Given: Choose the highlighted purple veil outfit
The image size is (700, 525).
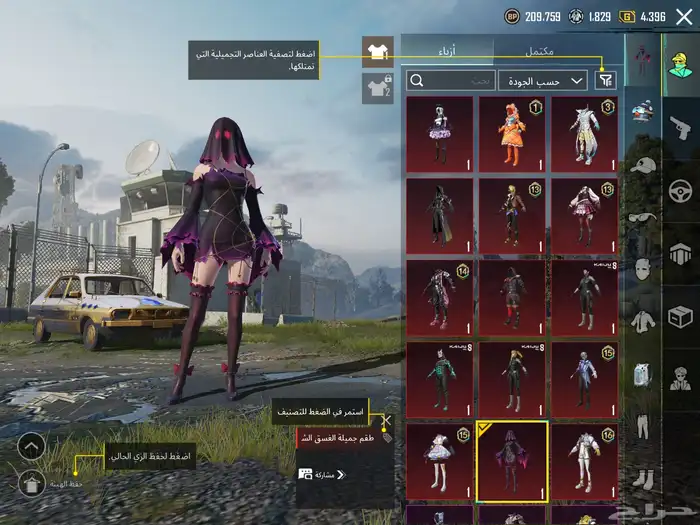Looking at the screenshot, I should click(x=512, y=461).
